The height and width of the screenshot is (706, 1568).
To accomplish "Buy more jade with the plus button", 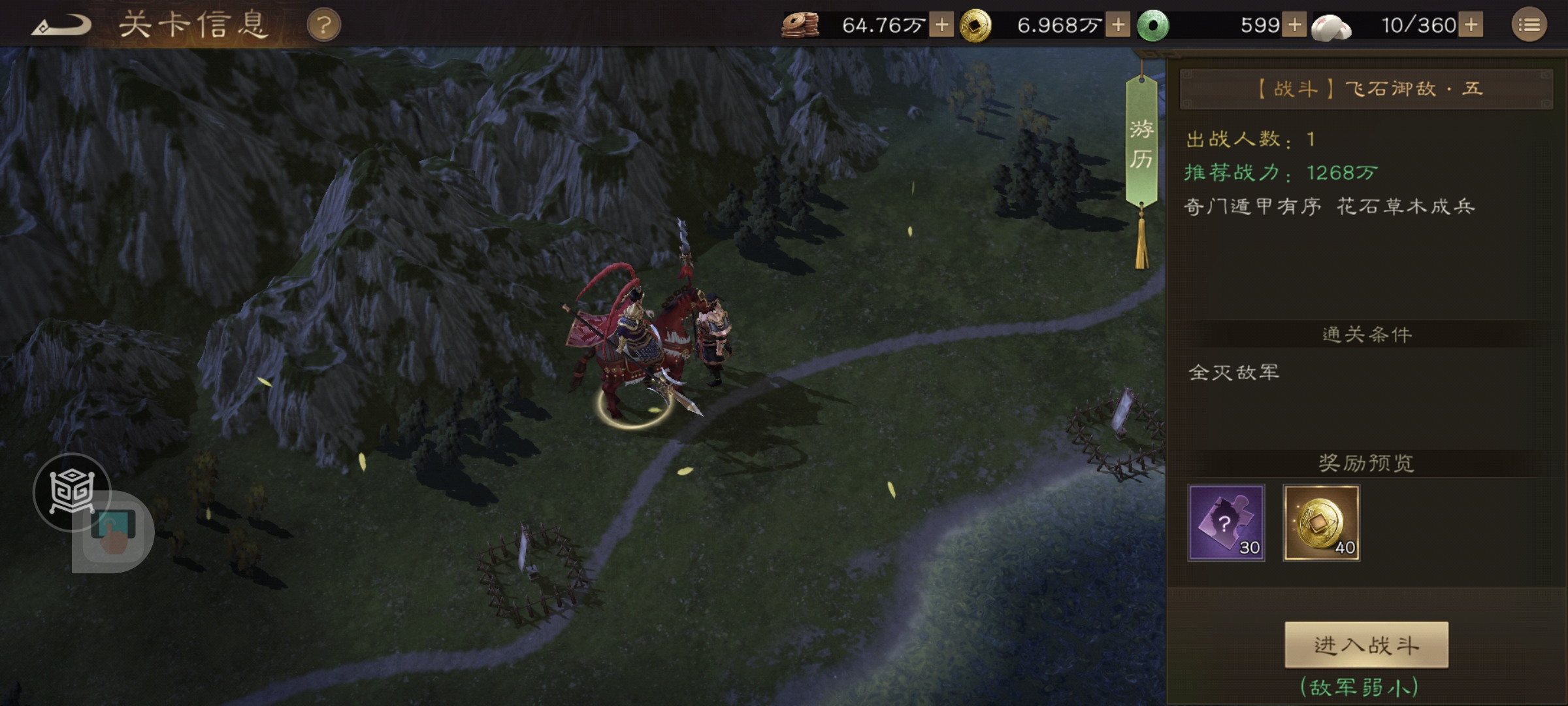I will (1294, 25).
